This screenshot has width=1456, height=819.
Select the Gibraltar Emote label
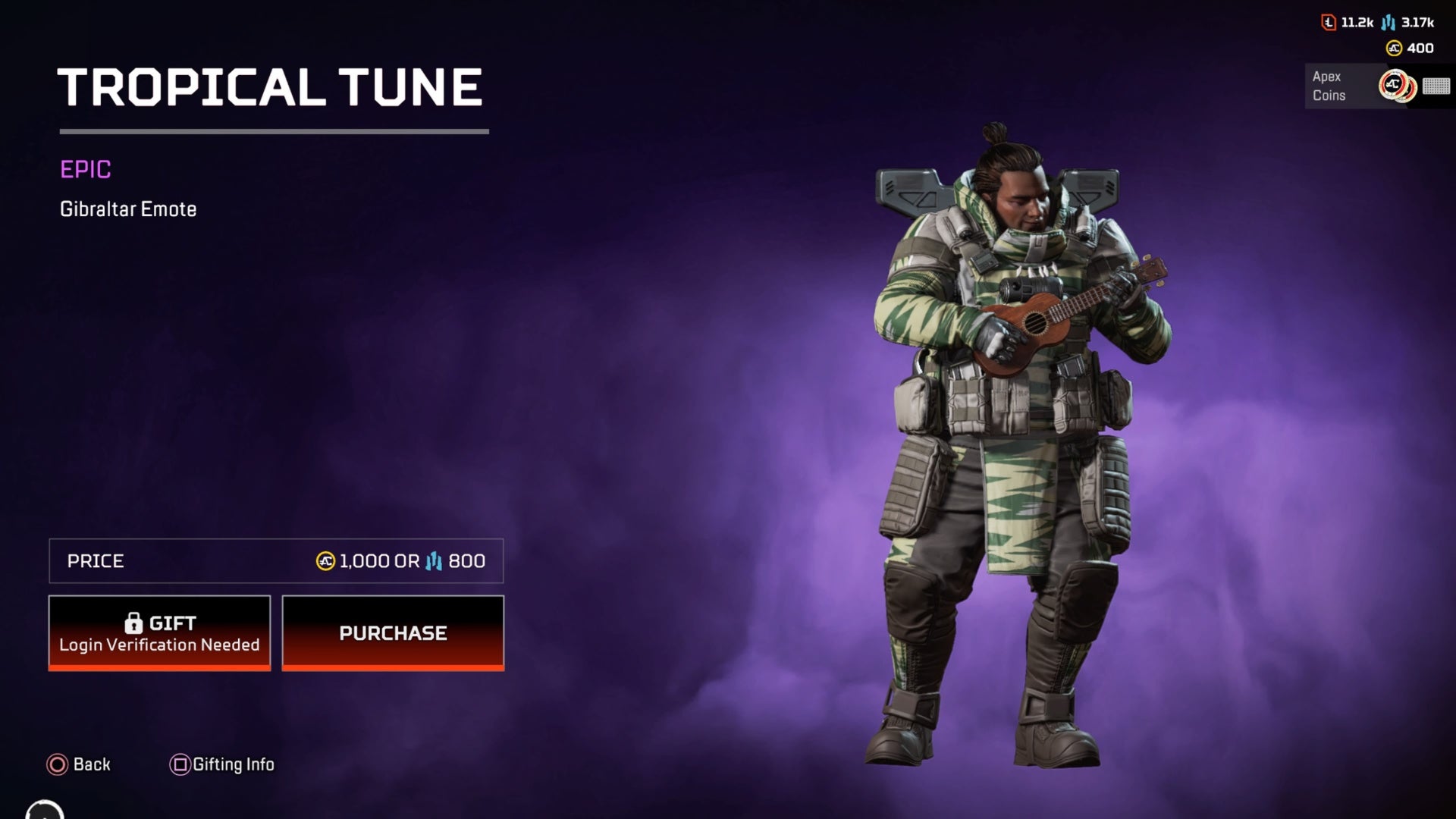[x=127, y=209]
